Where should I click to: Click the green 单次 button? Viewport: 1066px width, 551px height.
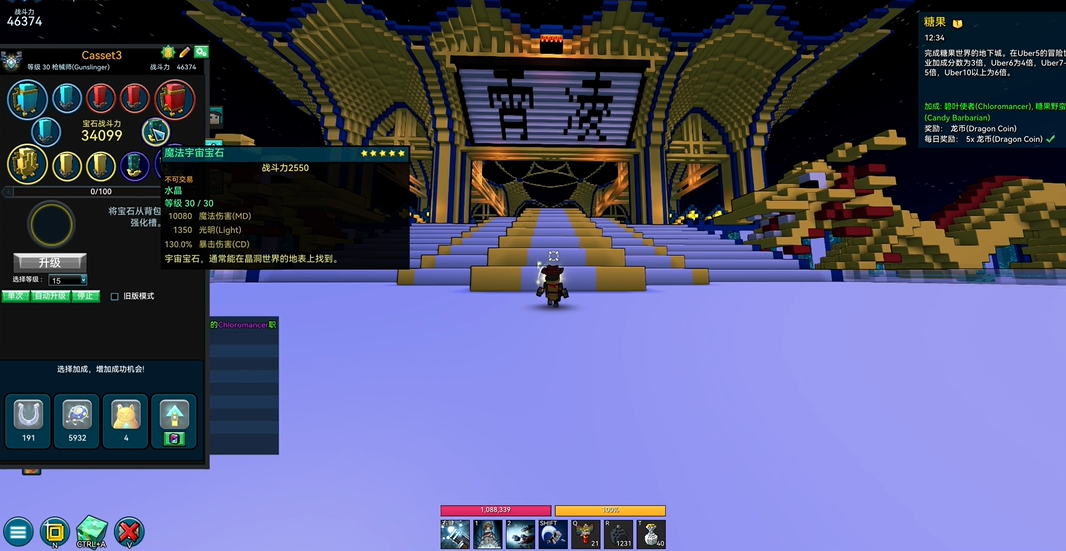pos(15,296)
